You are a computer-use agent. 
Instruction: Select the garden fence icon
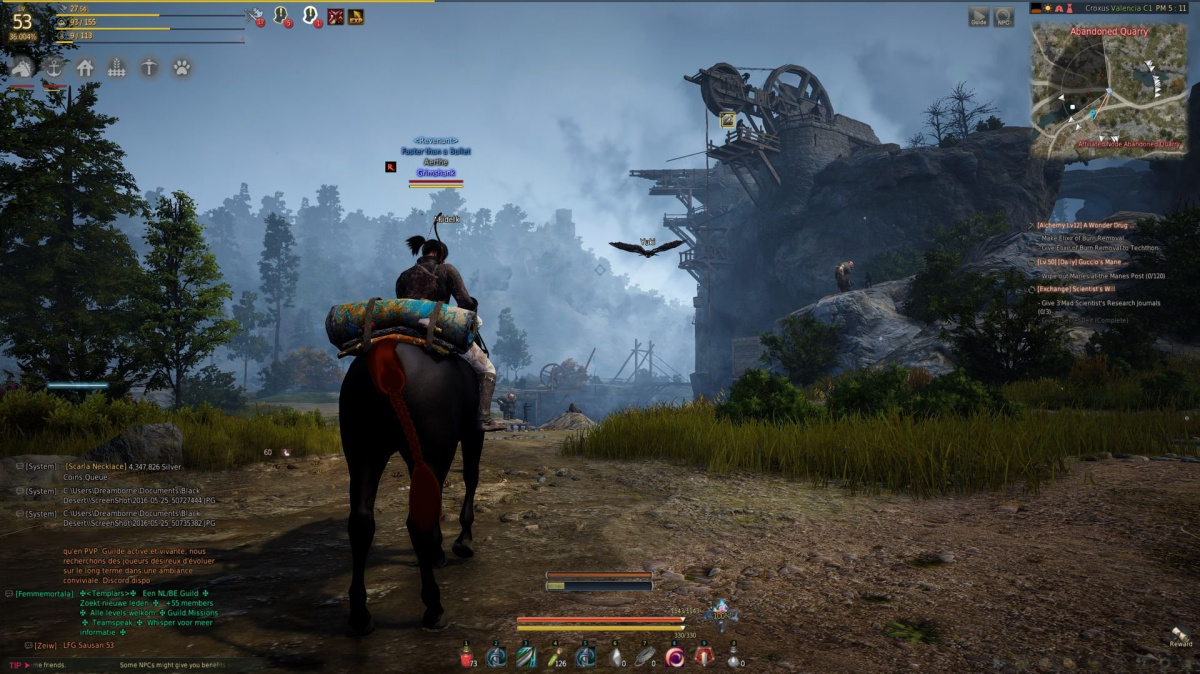point(117,67)
